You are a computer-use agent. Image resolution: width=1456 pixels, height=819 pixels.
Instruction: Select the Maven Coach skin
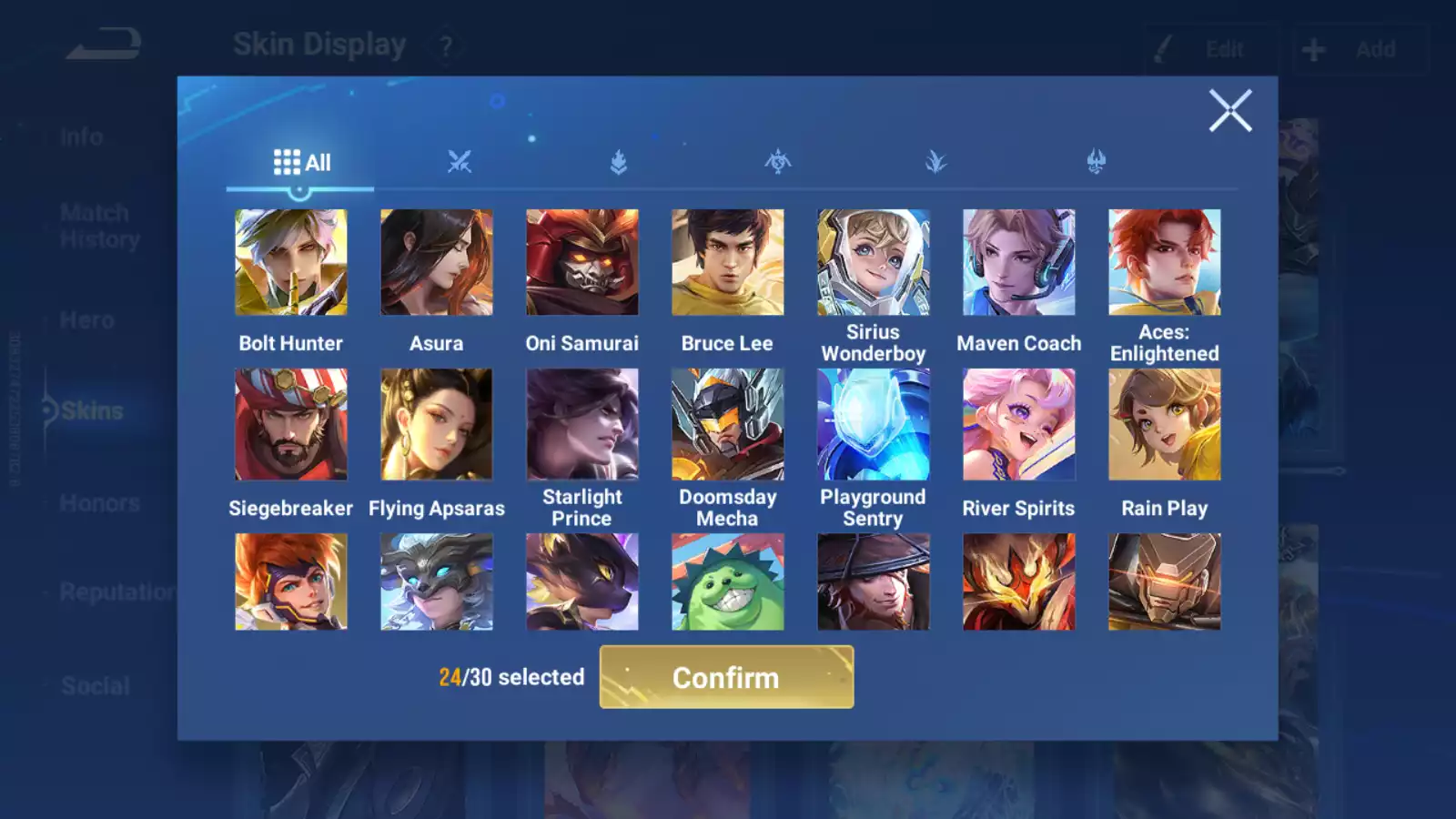tap(1018, 263)
